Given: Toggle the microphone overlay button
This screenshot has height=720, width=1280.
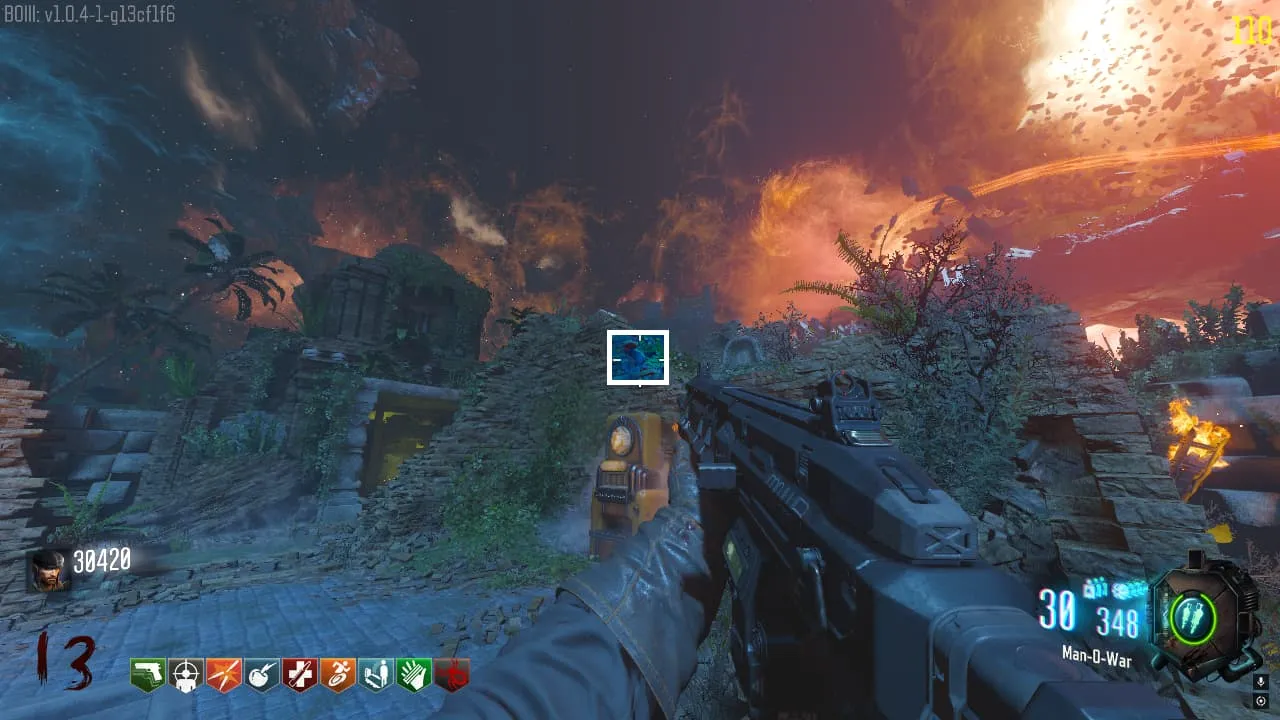Looking at the screenshot, I should [1261, 681].
